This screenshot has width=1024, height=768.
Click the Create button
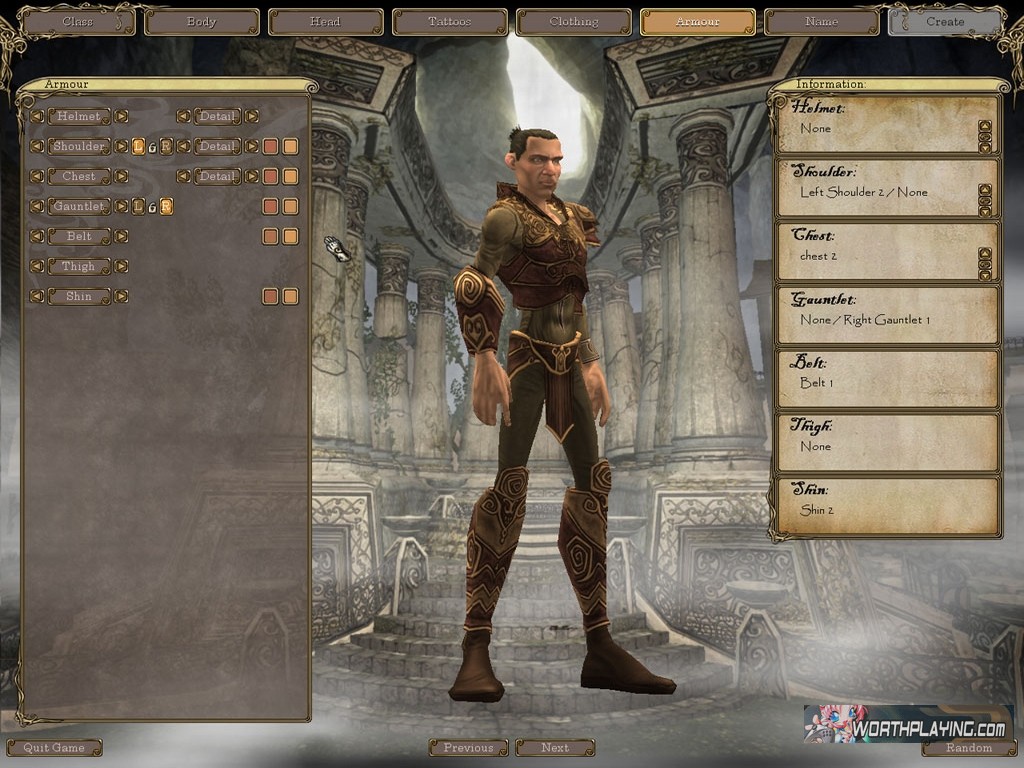point(944,21)
